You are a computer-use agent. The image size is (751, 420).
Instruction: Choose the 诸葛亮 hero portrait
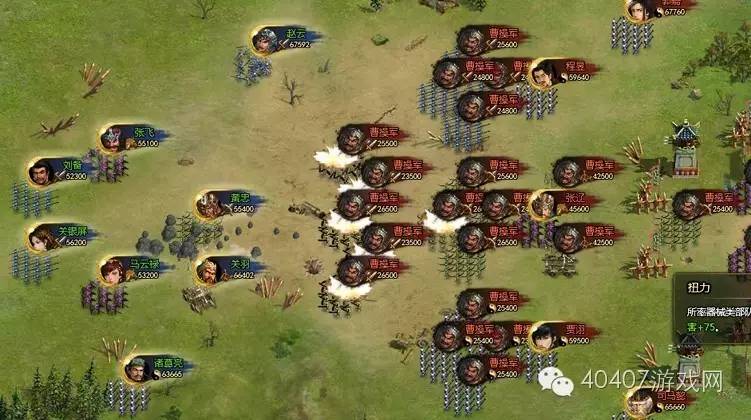(x=139, y=368)
